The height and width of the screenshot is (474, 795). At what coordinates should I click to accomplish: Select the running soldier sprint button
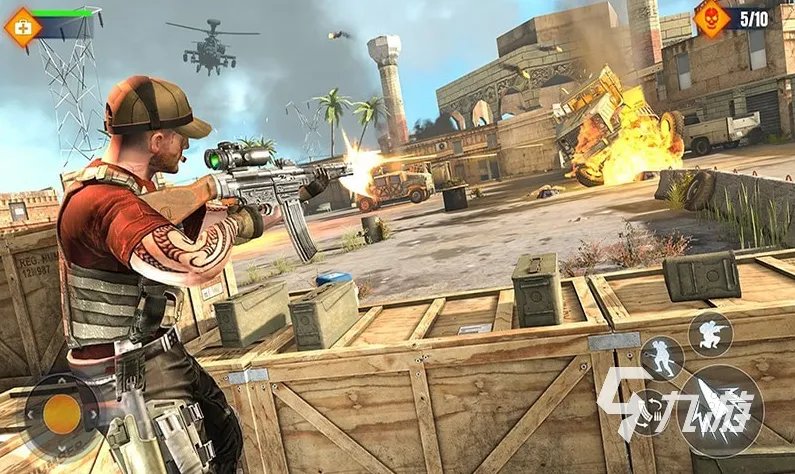click(660, 358)
